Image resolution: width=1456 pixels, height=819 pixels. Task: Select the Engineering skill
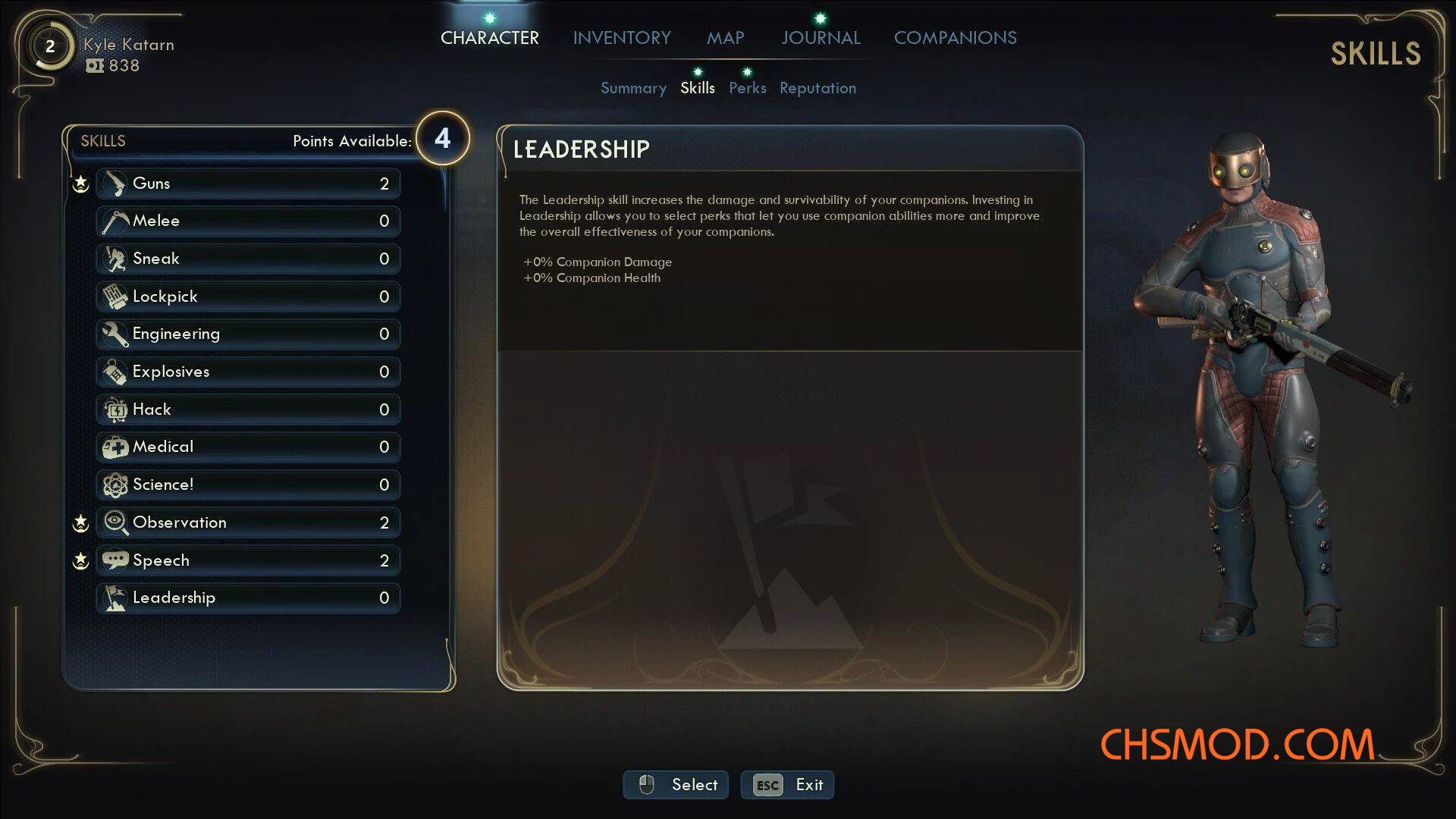pos(248,334)
